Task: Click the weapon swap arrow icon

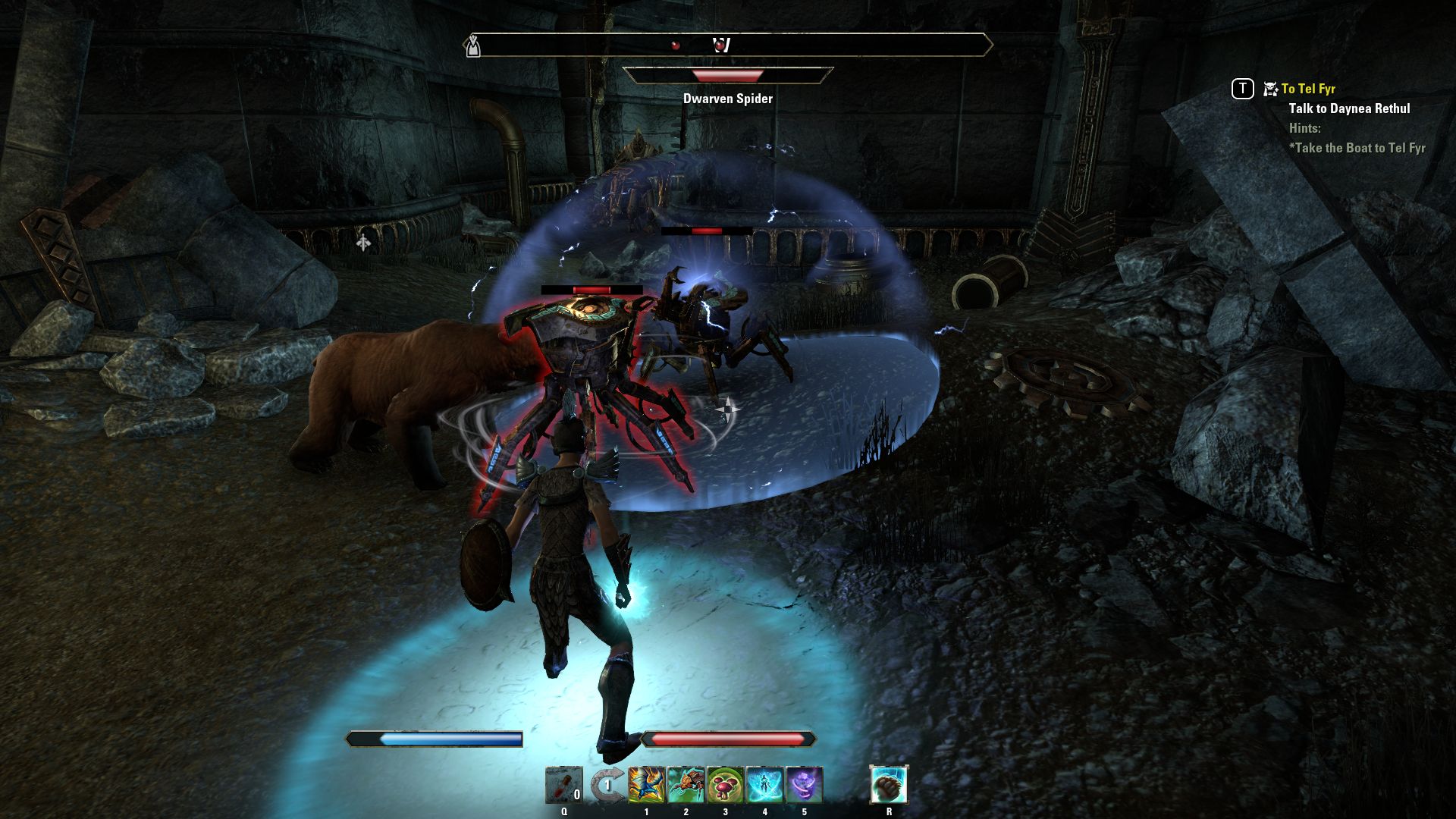Action: coord(606,785)
